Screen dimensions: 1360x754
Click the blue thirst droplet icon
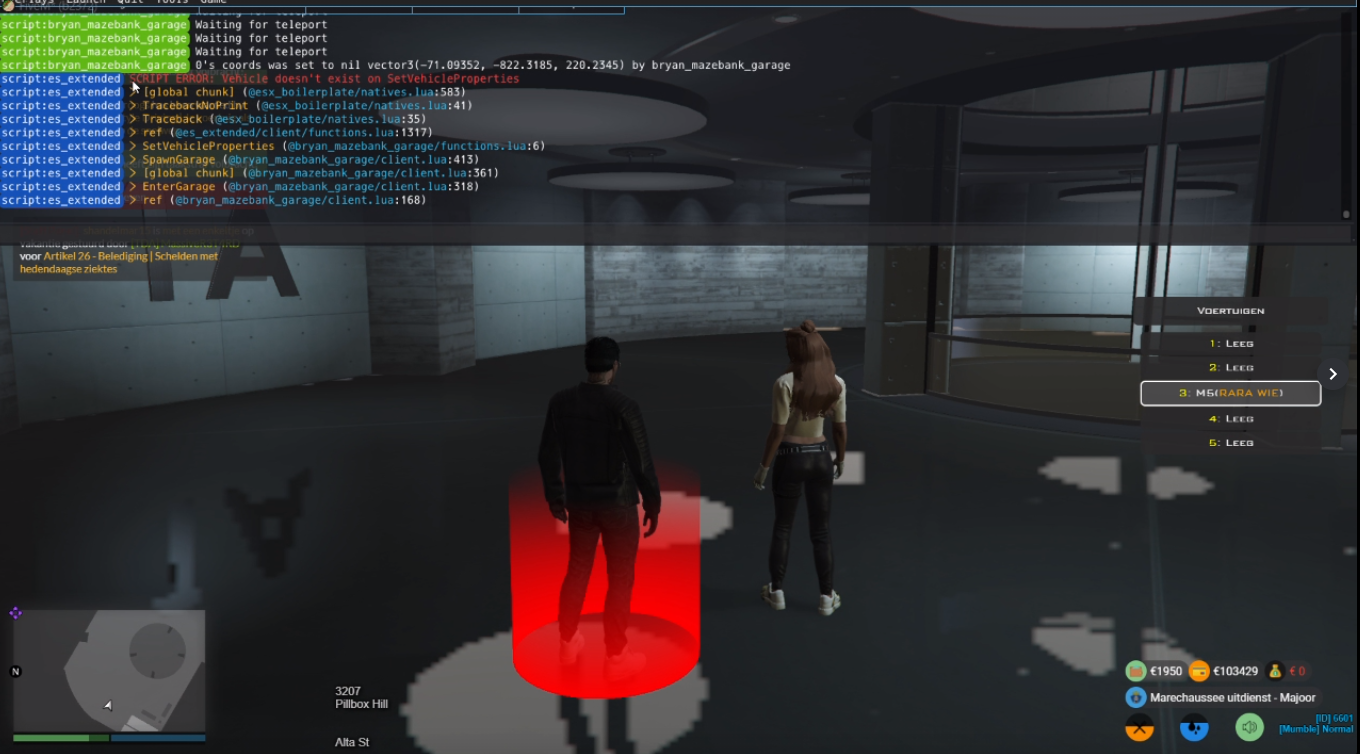pyautogui.click(x=1195, y=728)
